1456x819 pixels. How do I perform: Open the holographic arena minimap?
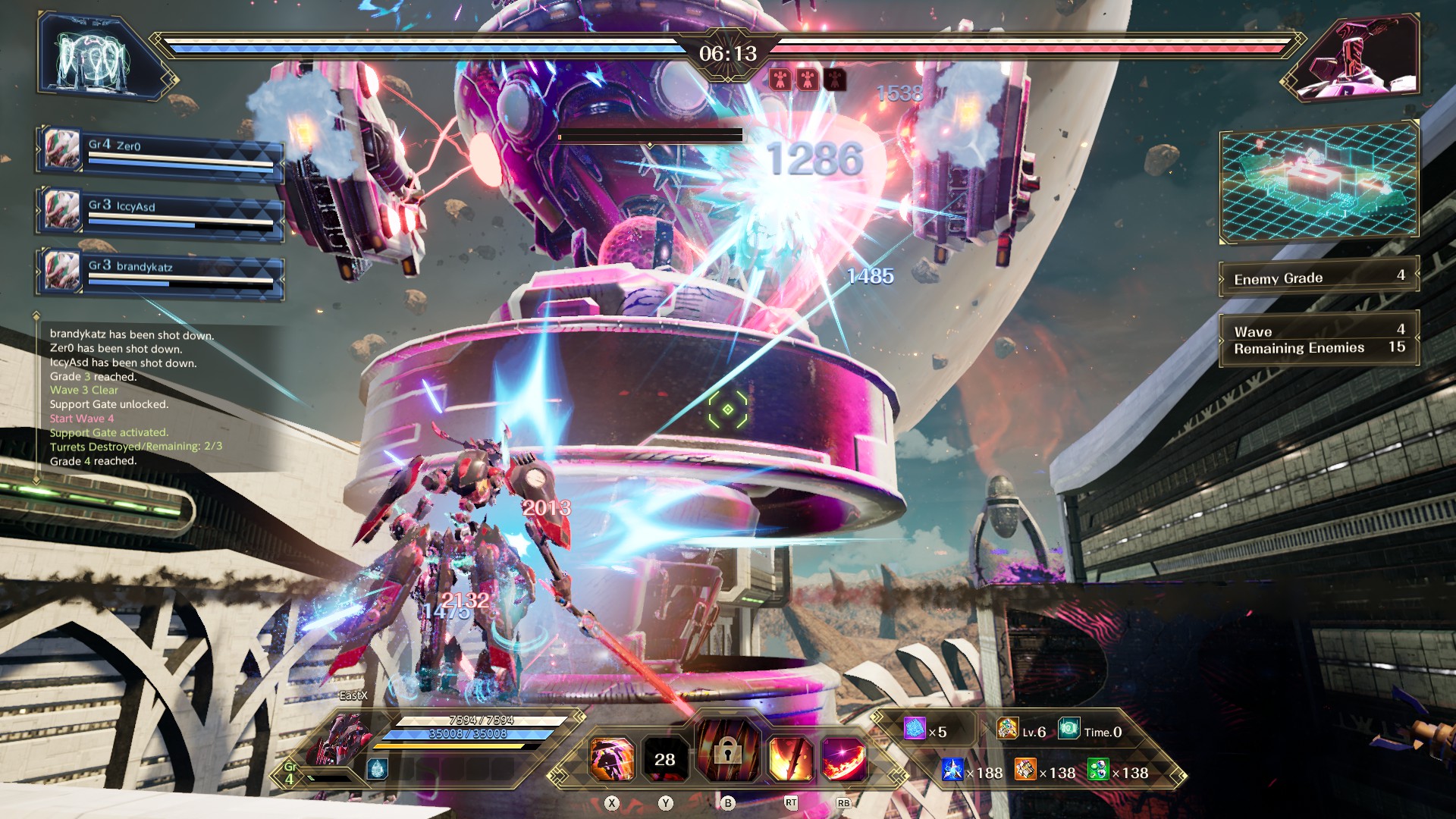coord(1319,183)
